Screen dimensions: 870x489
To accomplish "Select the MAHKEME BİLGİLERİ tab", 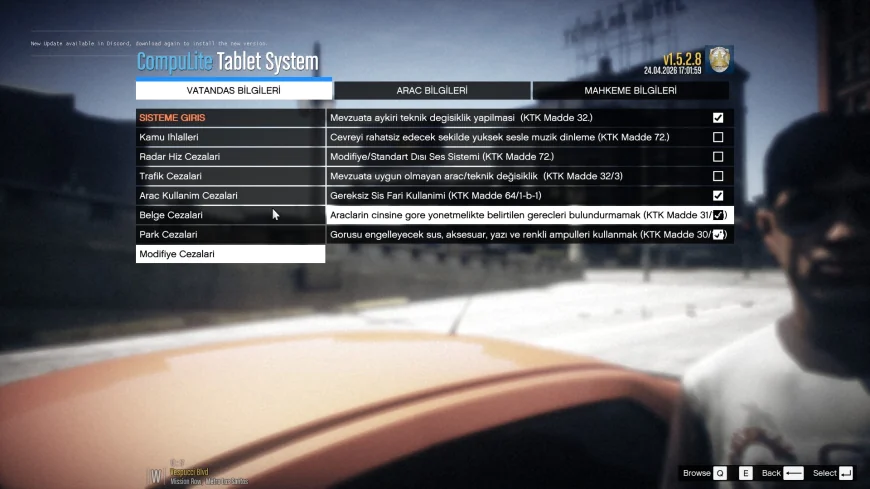I will click(x=630, y=91).
